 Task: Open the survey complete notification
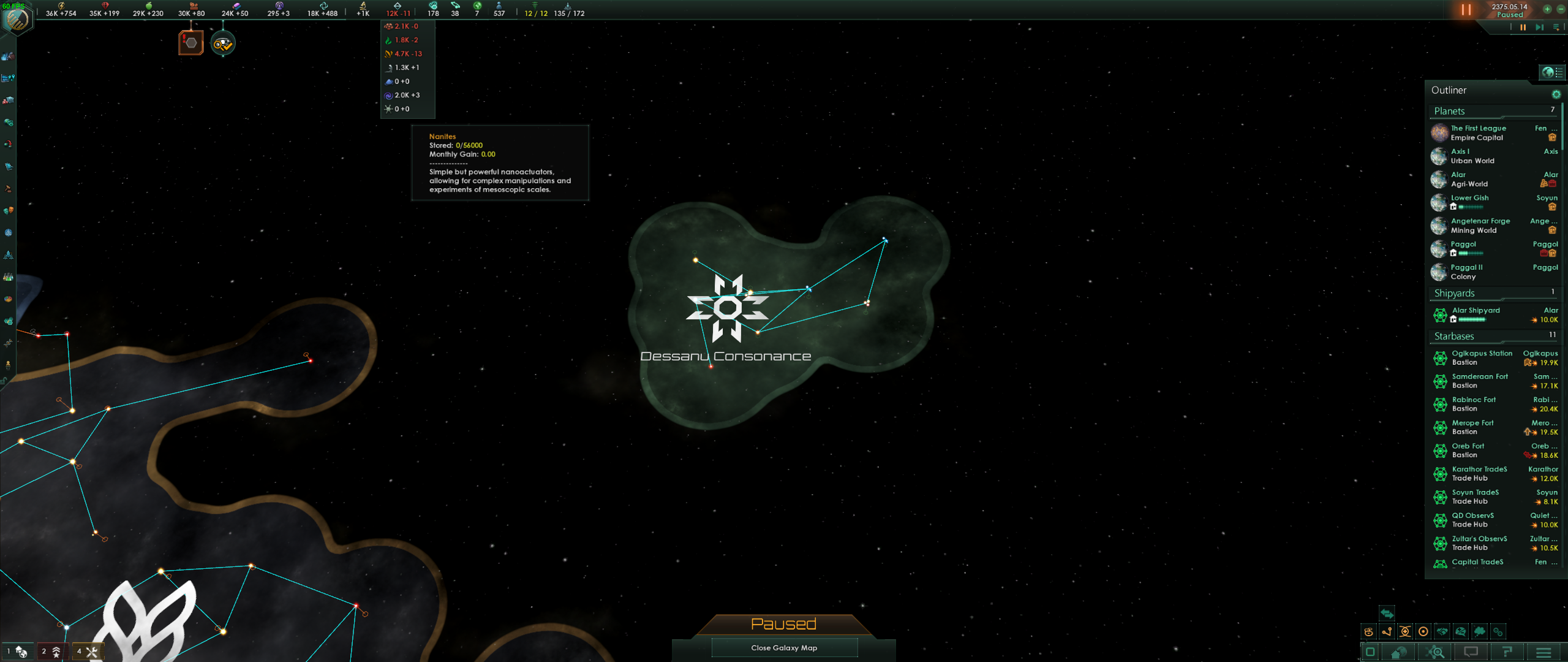[223, 44]
